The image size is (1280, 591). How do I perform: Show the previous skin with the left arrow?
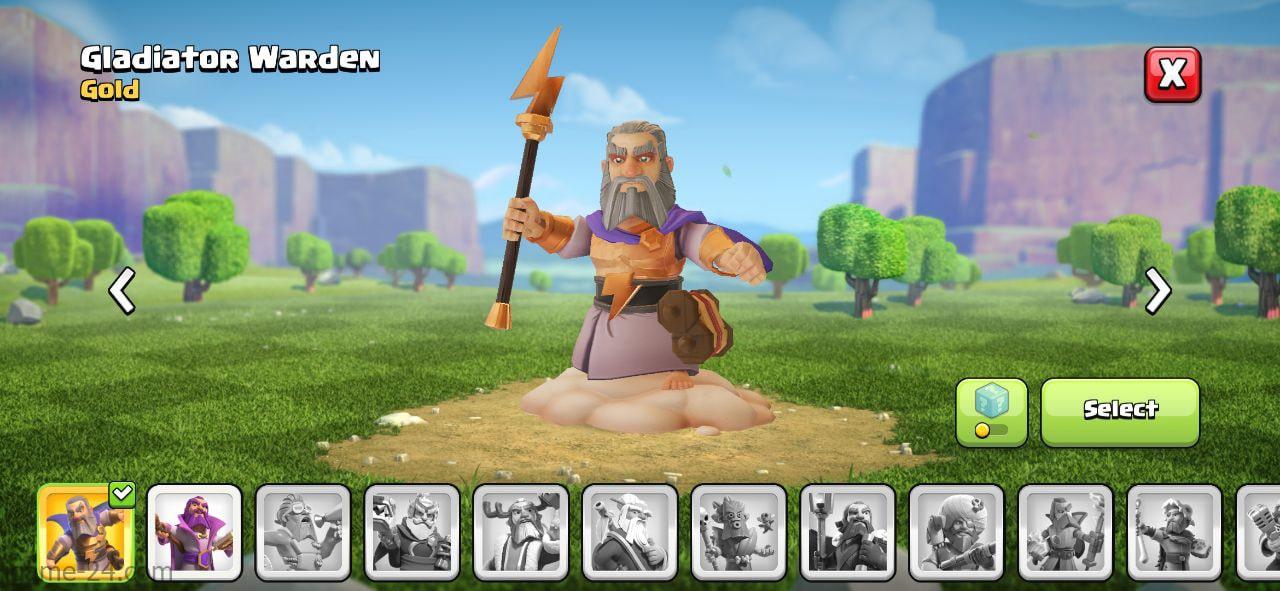coord(122,292)
